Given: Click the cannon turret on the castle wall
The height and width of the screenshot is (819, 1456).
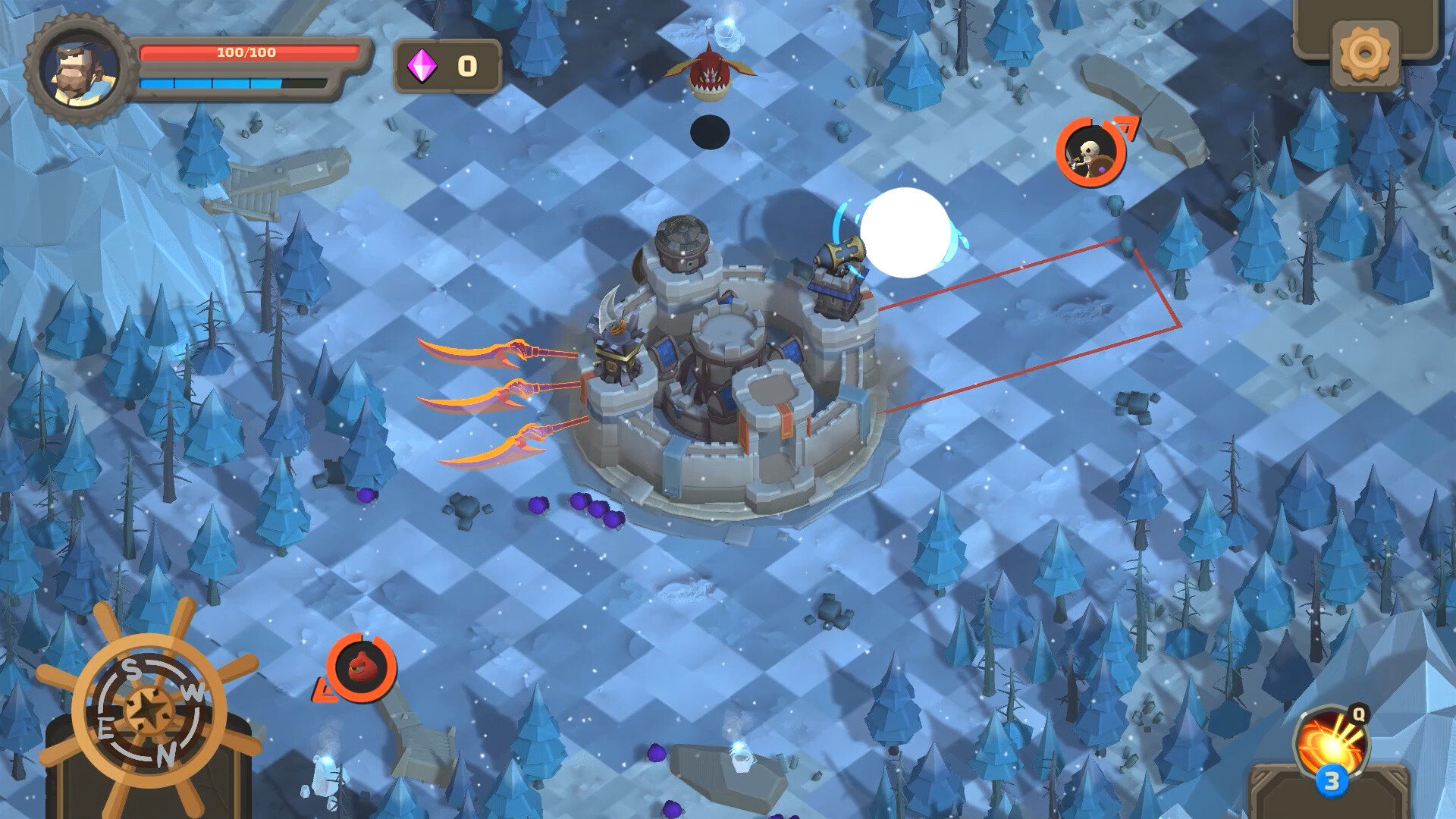Looking at the screenshot, I should pyautogui.click(x=838, y=269).
